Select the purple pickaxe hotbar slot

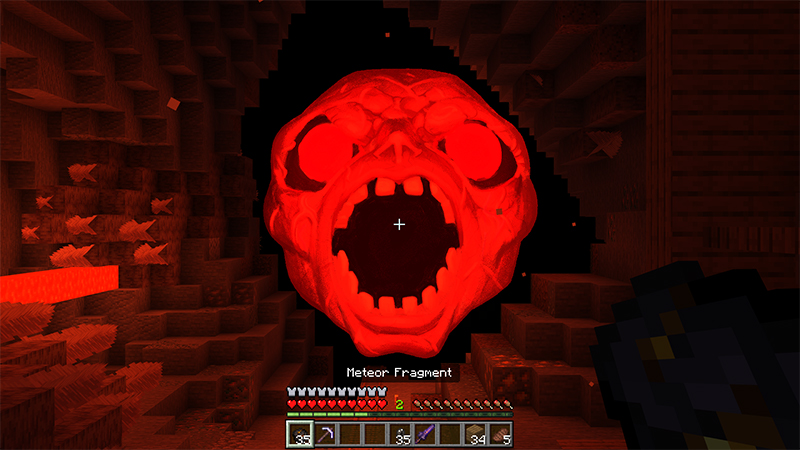tap(326, 434)
